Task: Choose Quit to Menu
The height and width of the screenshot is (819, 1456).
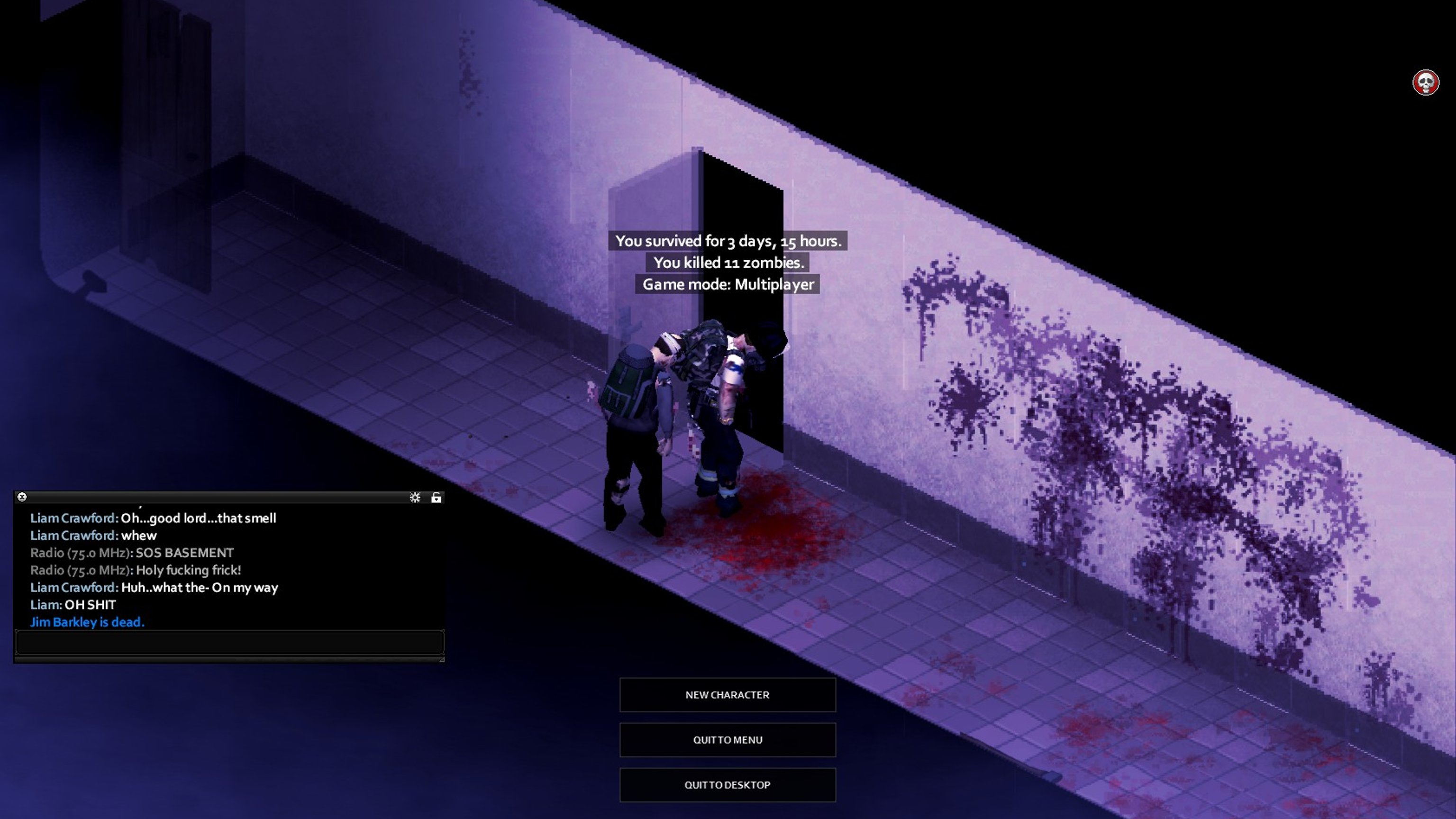Action: tap(727, 740)
